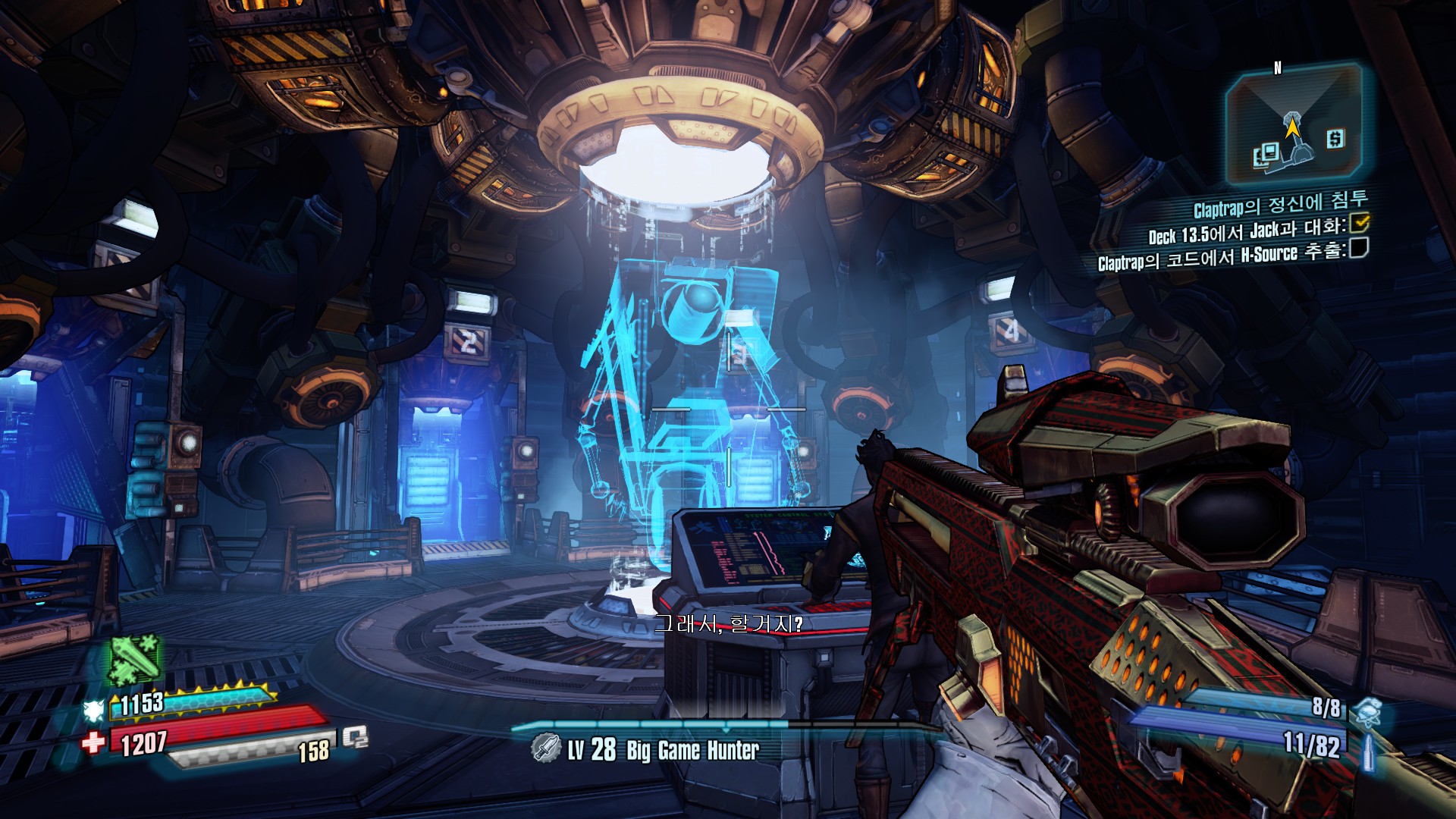Click the O2 oxygen icon
This screenshot has height=819, width=1456.
pyautogui.click(x=355, y=737)
